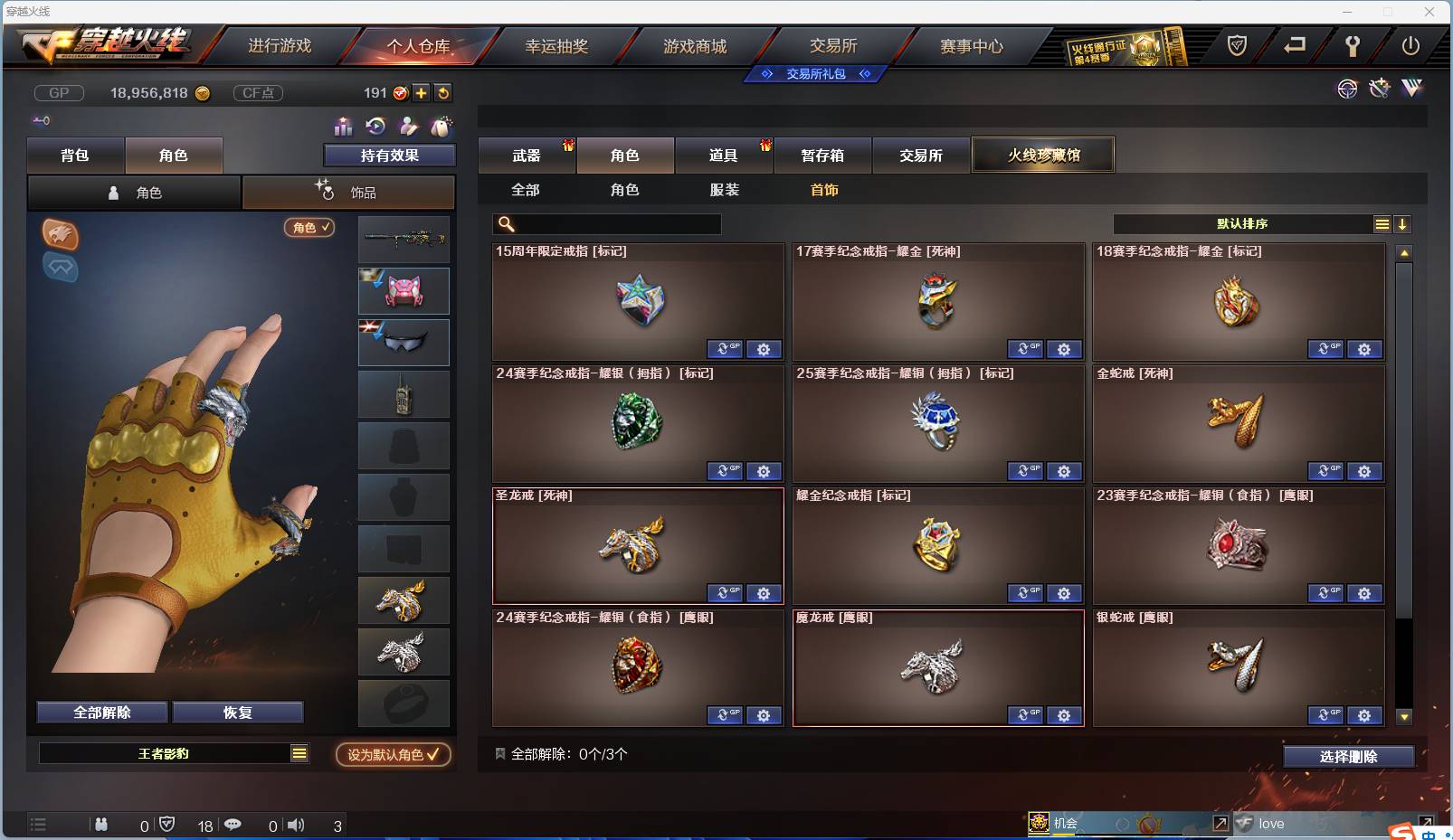
Task: Toggle the 设为默认角色 check mark
Action: pyautogui.click(x=432, y=755)
